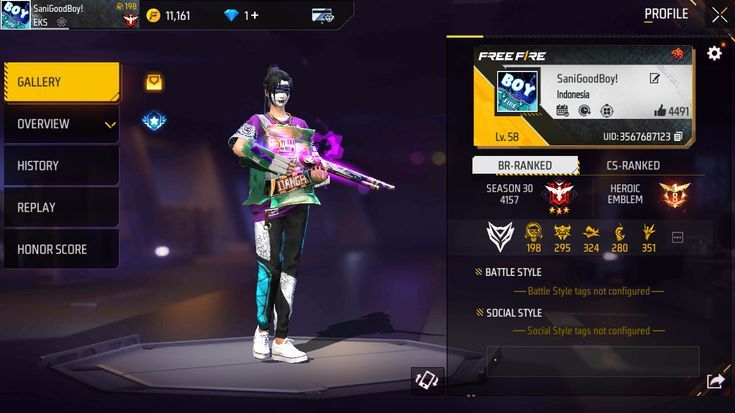Open the diamond card icon in top bar

click(322, 16)
